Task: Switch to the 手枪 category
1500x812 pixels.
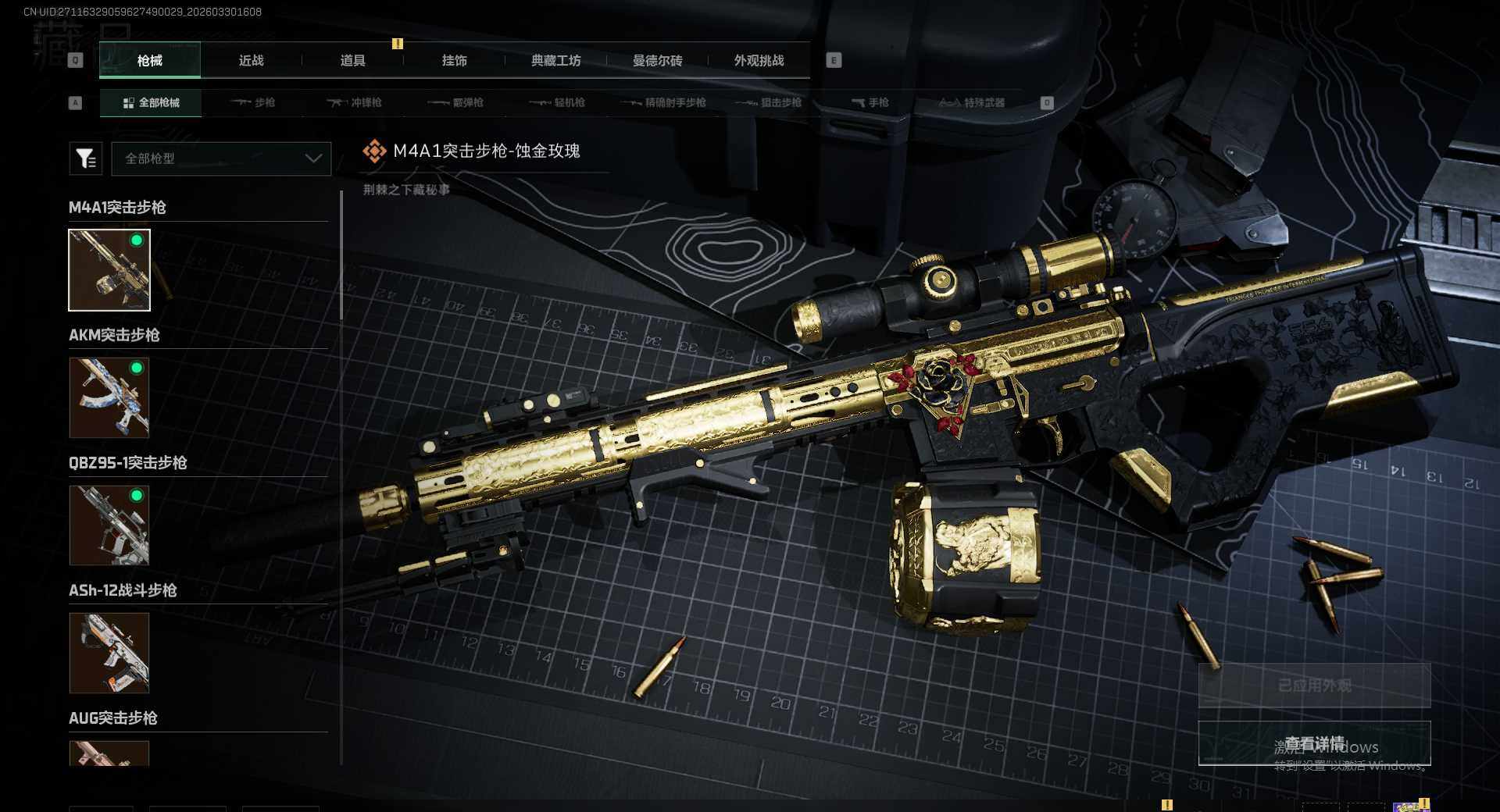Action: click(x=870, y=103)
